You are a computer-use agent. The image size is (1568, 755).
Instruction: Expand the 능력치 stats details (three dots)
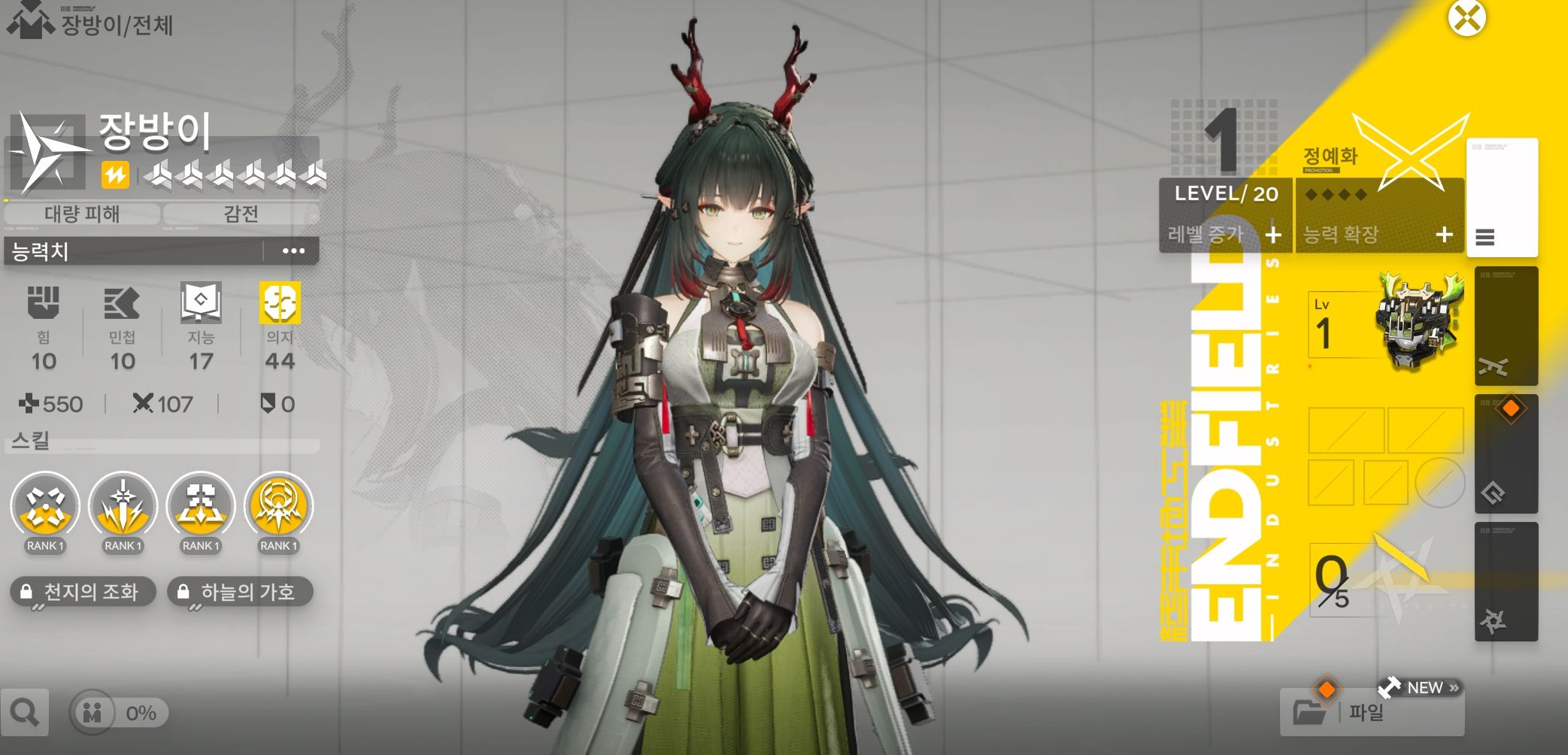click(293, 251)
